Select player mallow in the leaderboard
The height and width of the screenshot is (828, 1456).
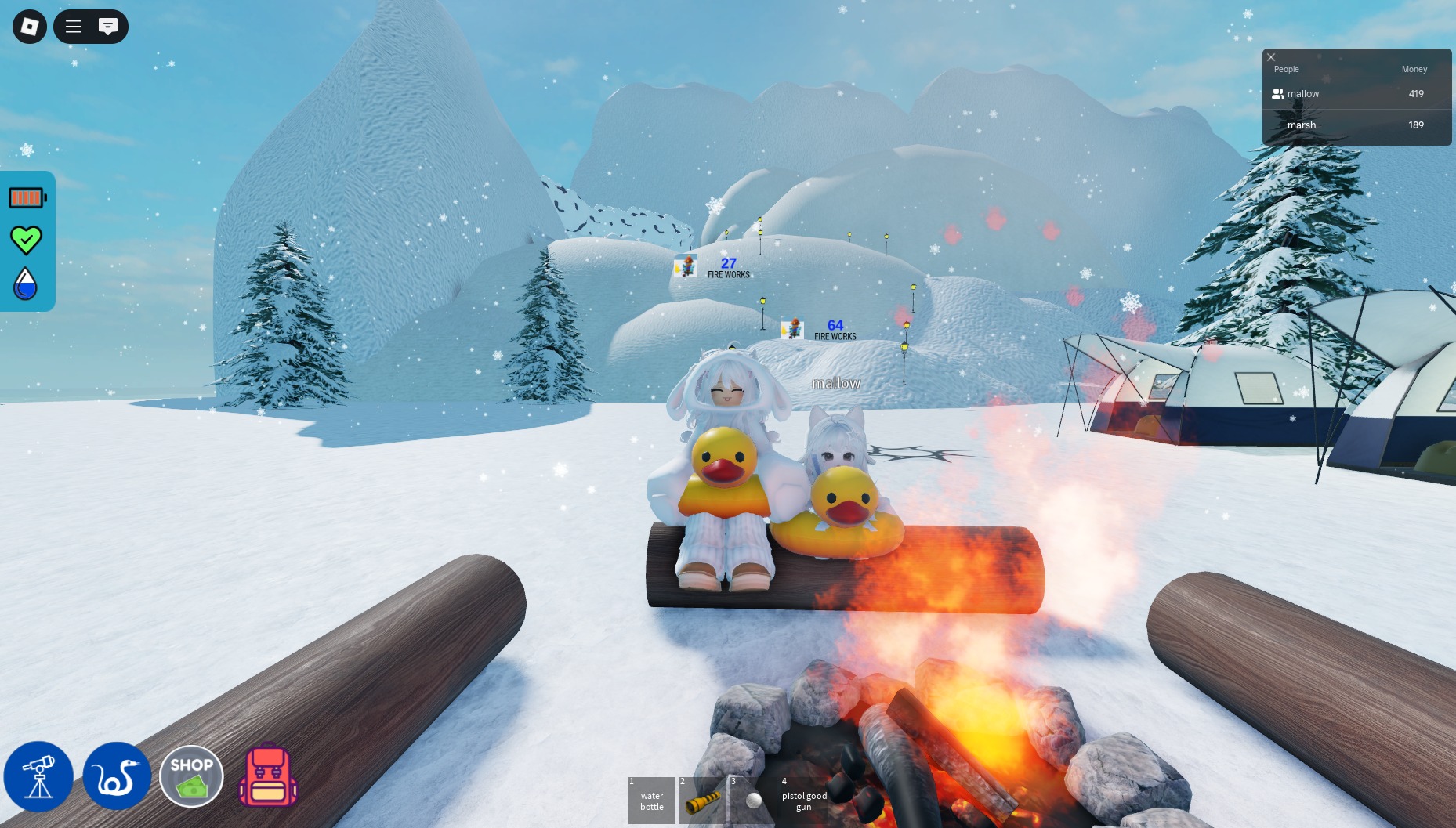click(1302, 94)
